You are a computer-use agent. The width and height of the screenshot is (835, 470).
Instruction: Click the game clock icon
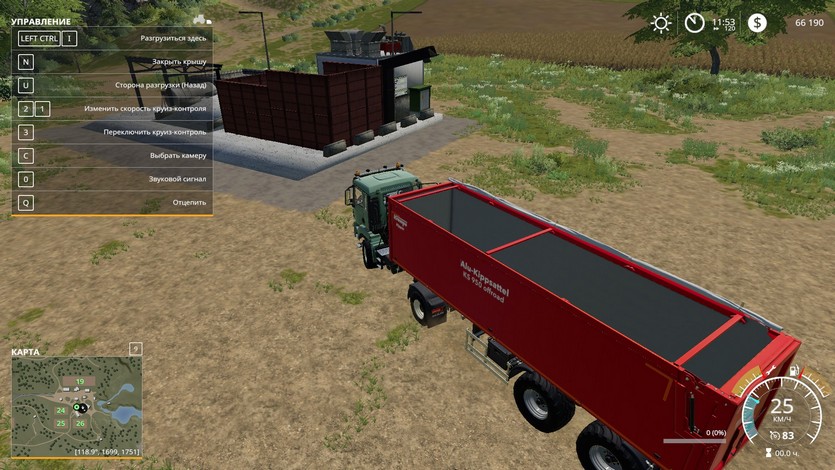[x=695, y=23]
